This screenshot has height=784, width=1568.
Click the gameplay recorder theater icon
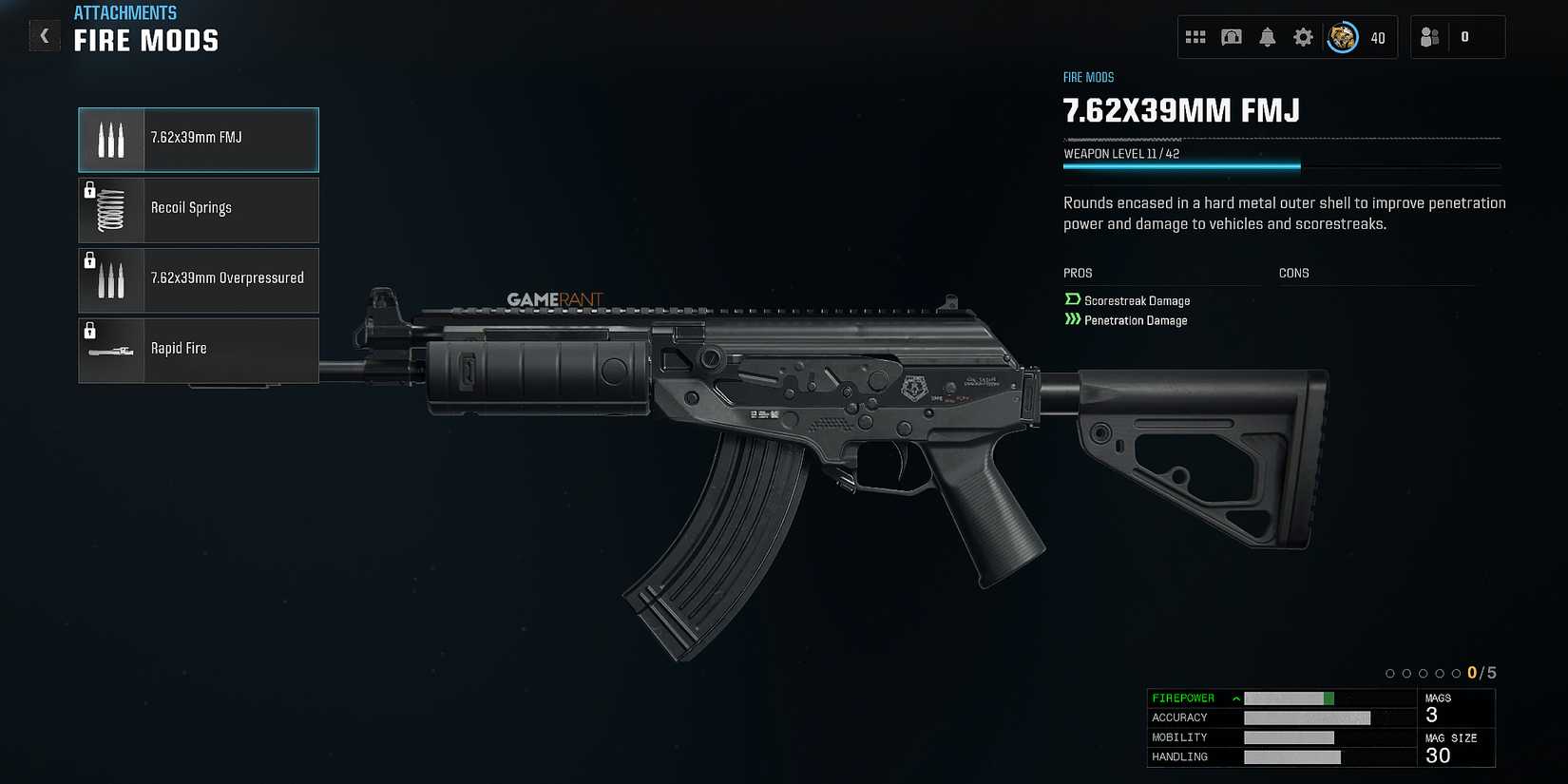click(x=1232, y=37)
